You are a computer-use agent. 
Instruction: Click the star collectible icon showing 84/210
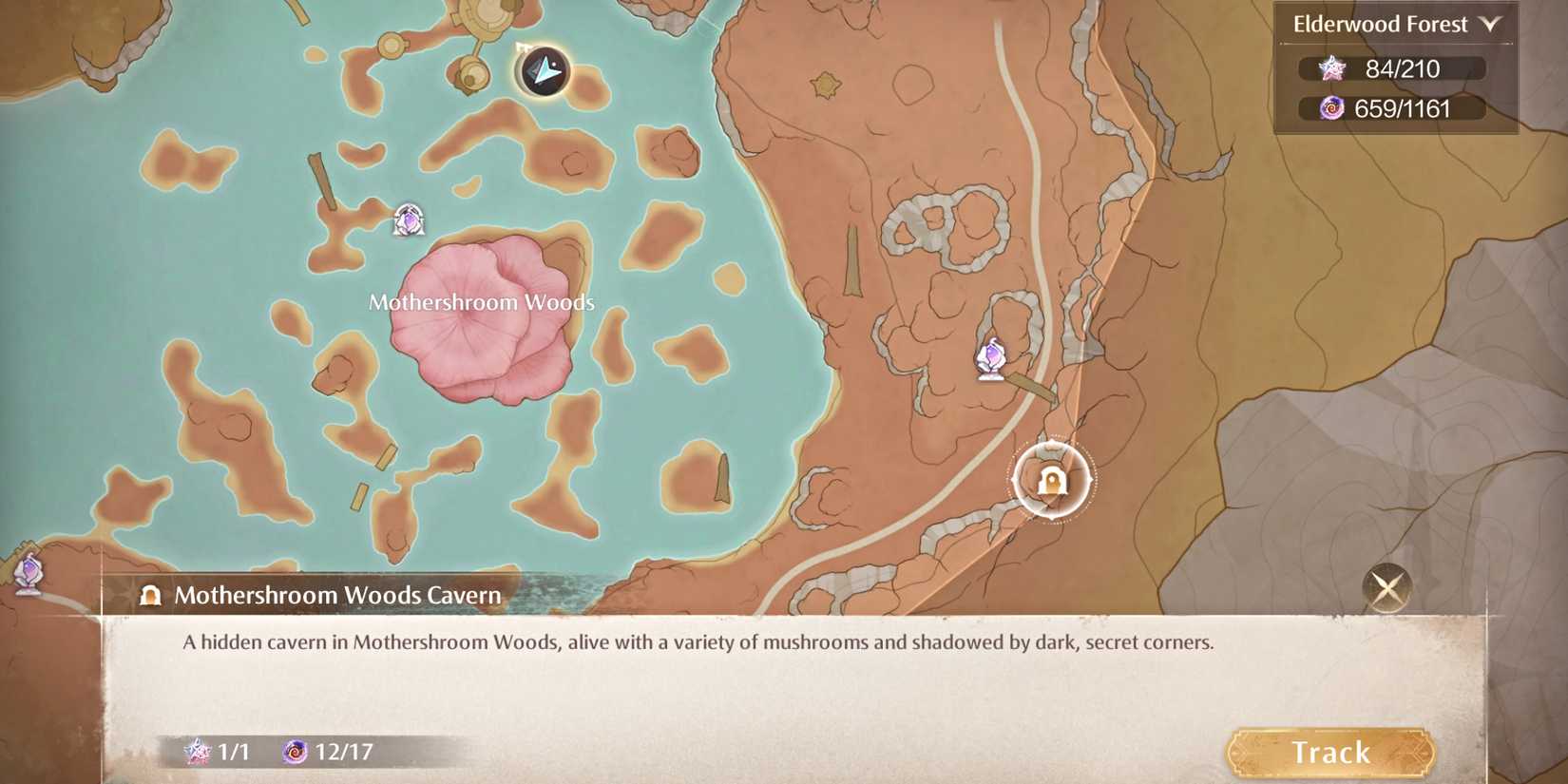pyautogui.click(x=1334, y=67)
